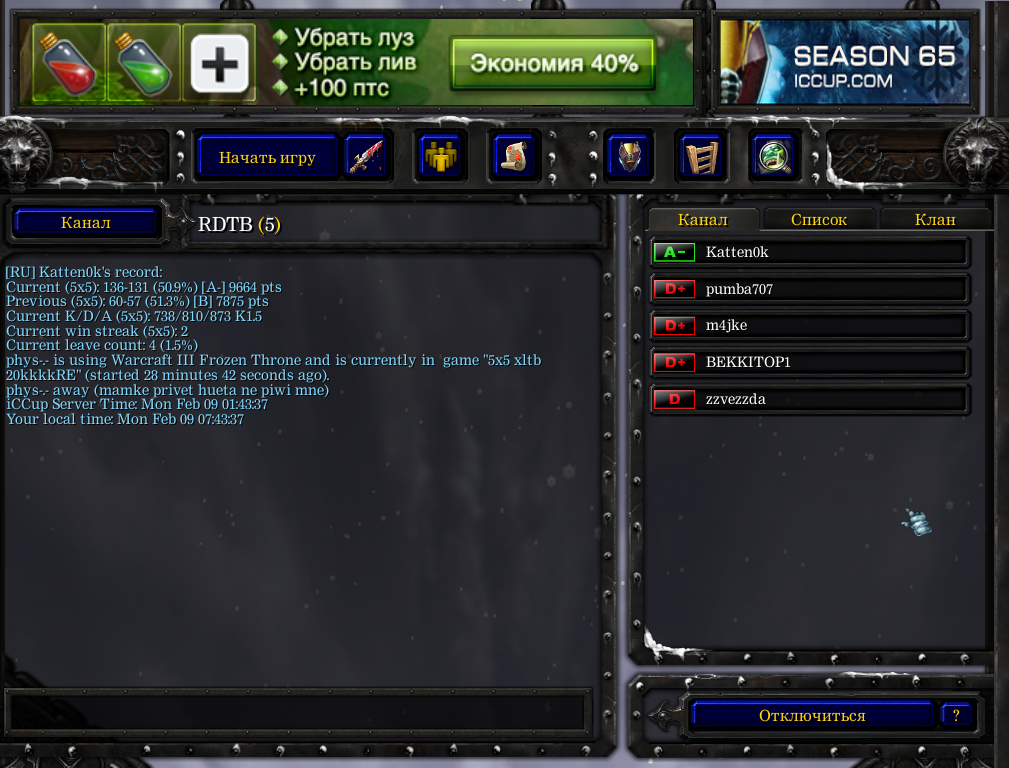Open the golden group of people icon

pyautogui.click(x=439, y=157)
